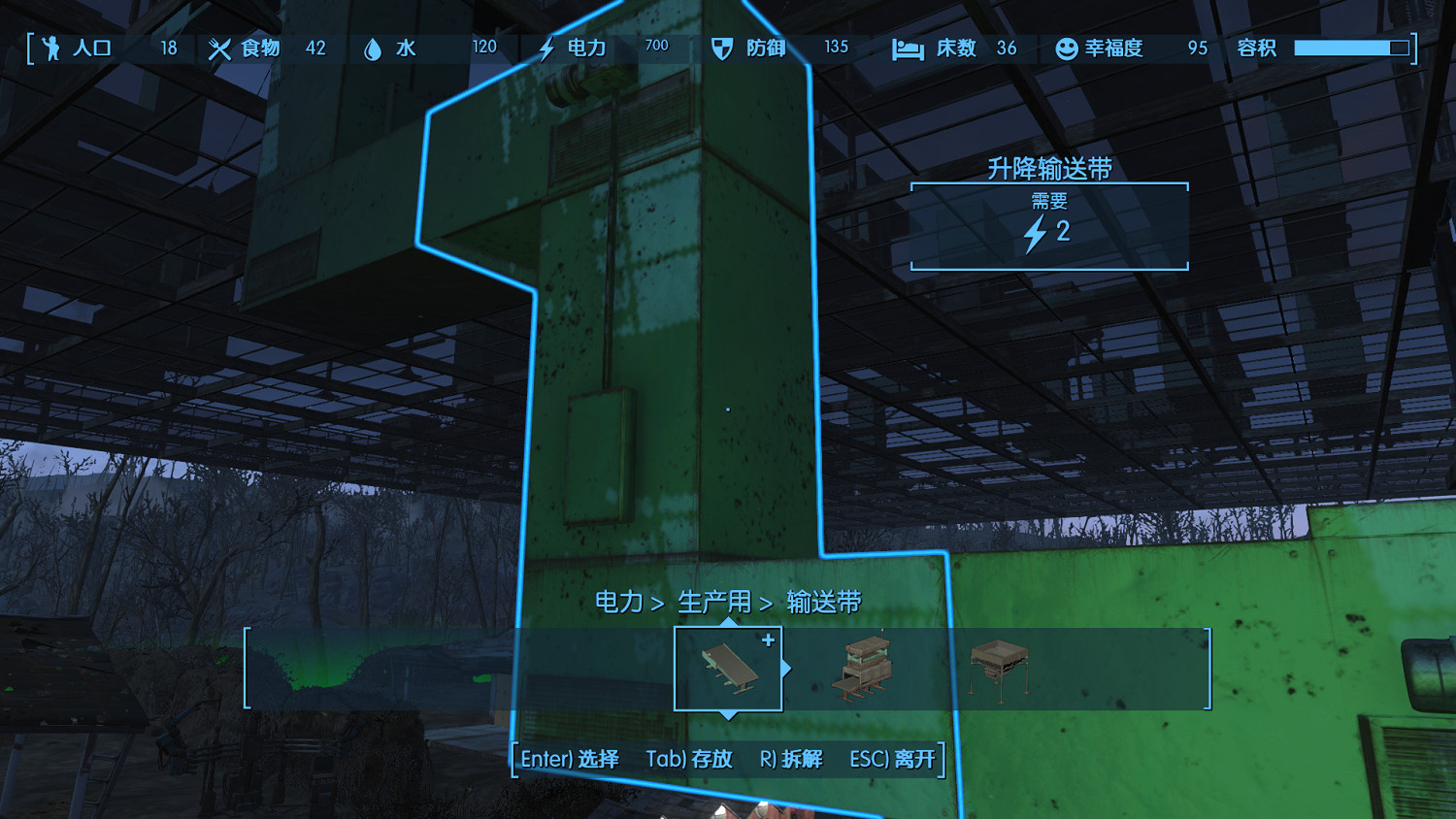1456x819 pixels.
Task: Expand items right using the right arrow
Action: [x=787, y=667]
